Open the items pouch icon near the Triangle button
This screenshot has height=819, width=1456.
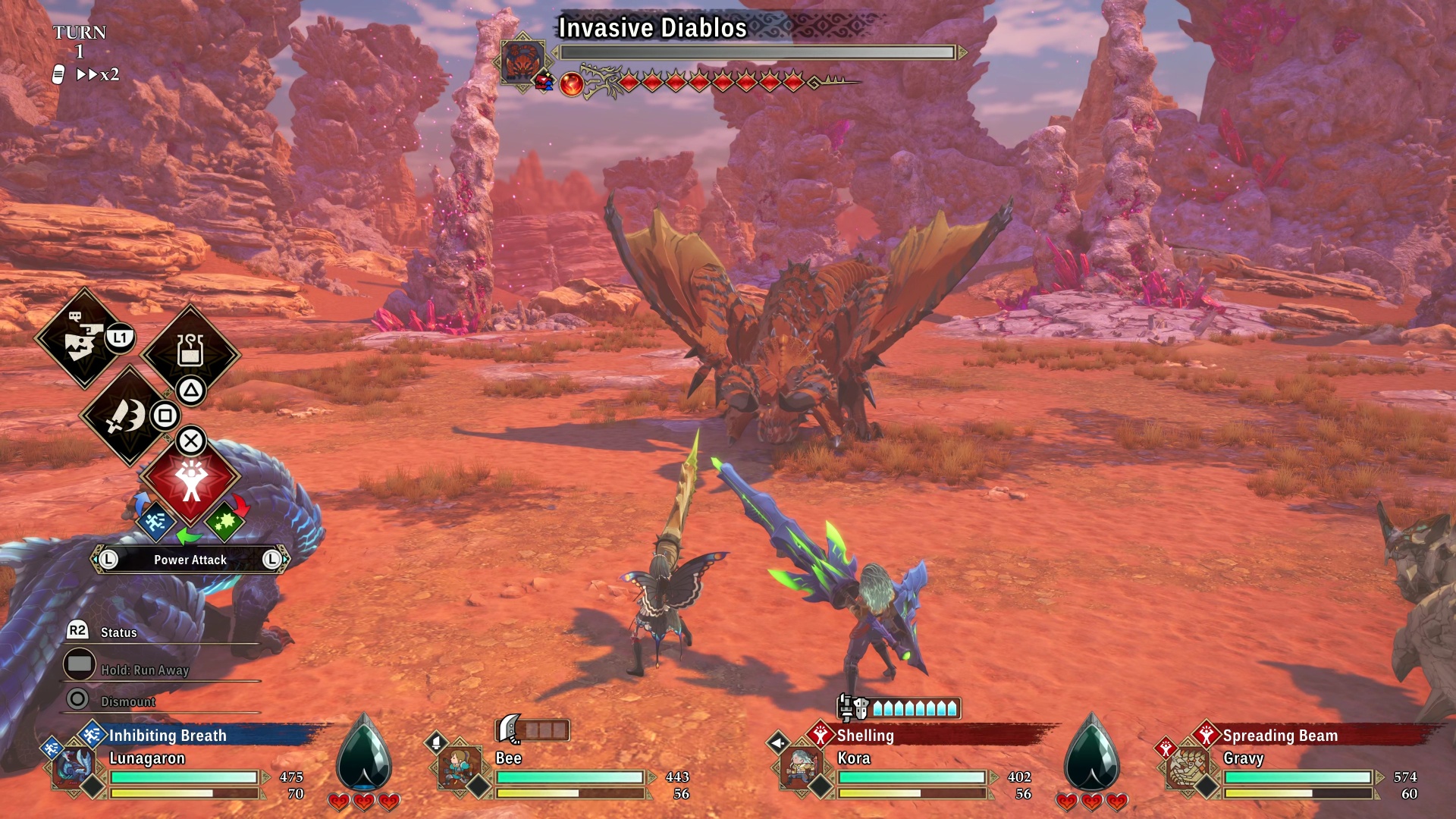pos(190,351)
